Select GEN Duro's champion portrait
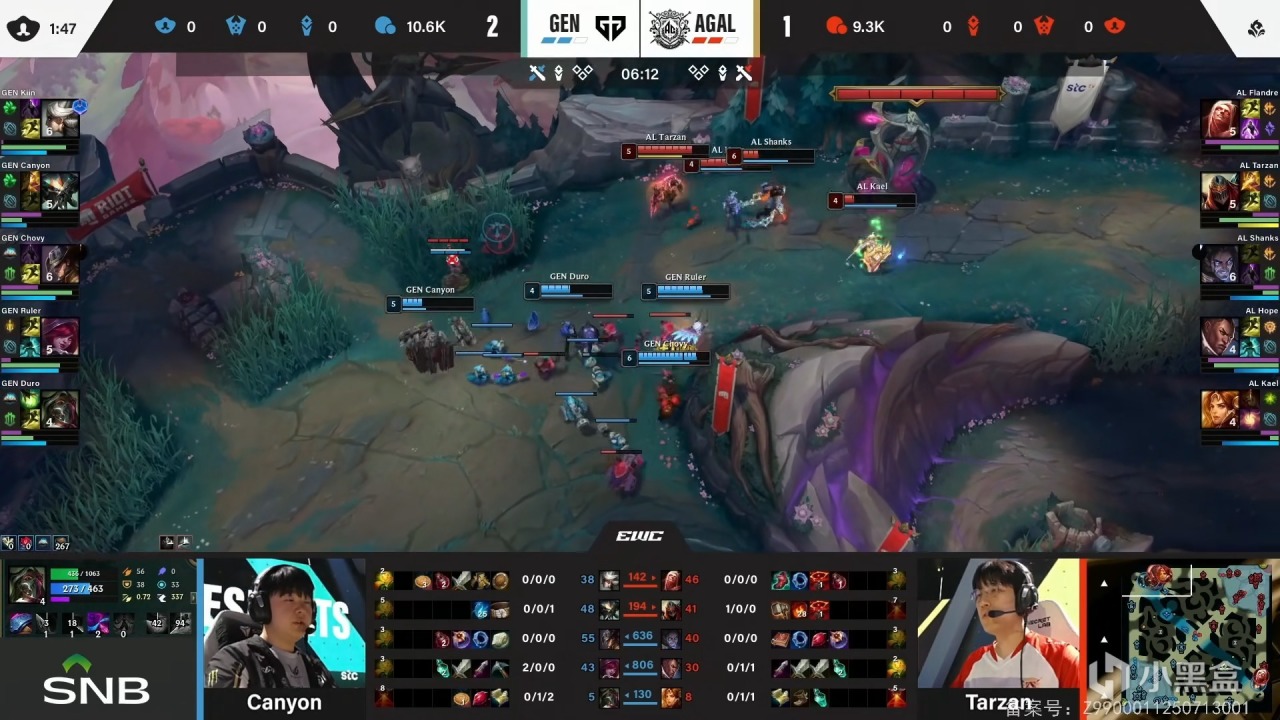1280x720 pixels. click(x=60, y=409)
